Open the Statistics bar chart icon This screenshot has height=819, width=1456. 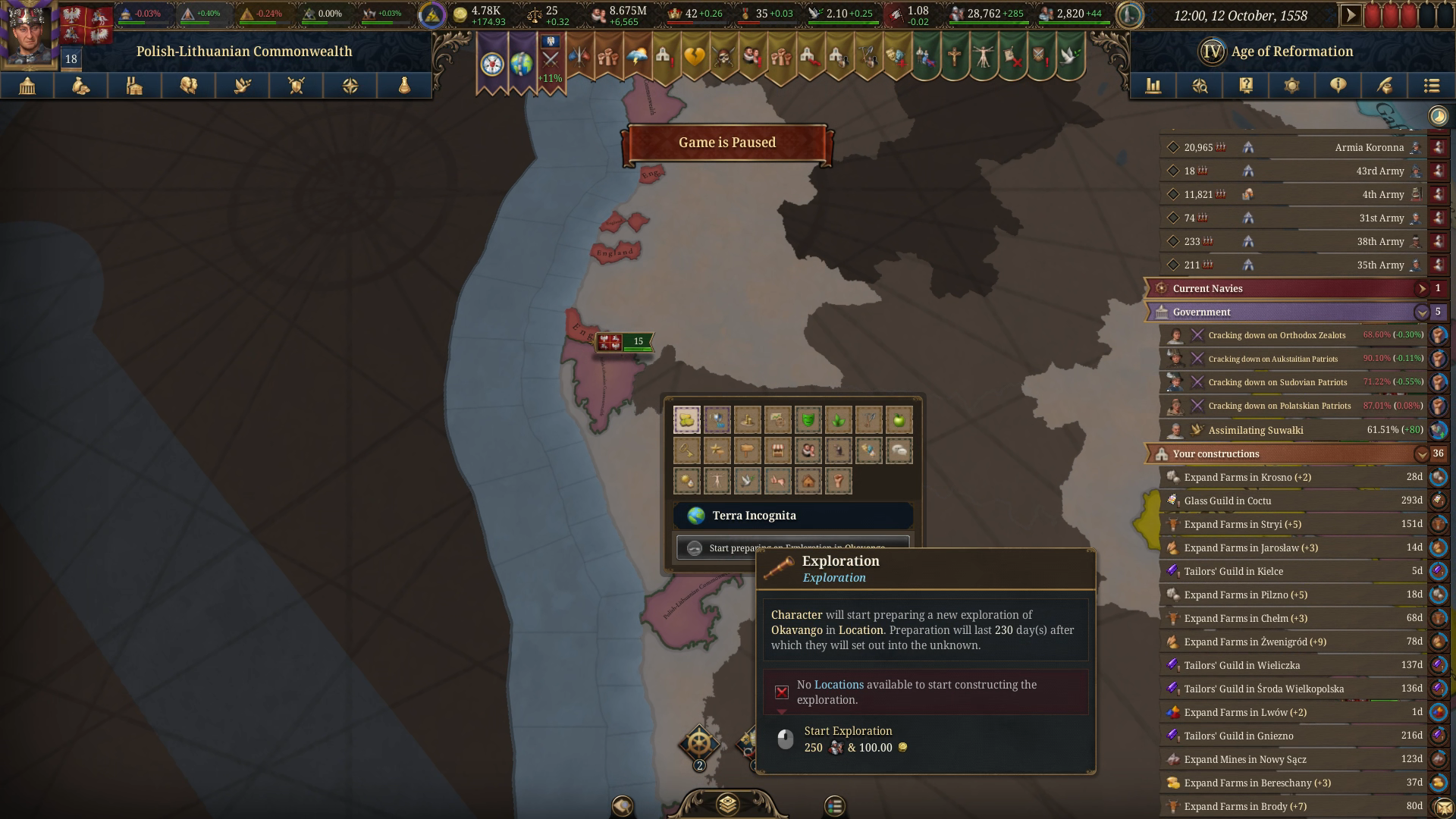1153,86
